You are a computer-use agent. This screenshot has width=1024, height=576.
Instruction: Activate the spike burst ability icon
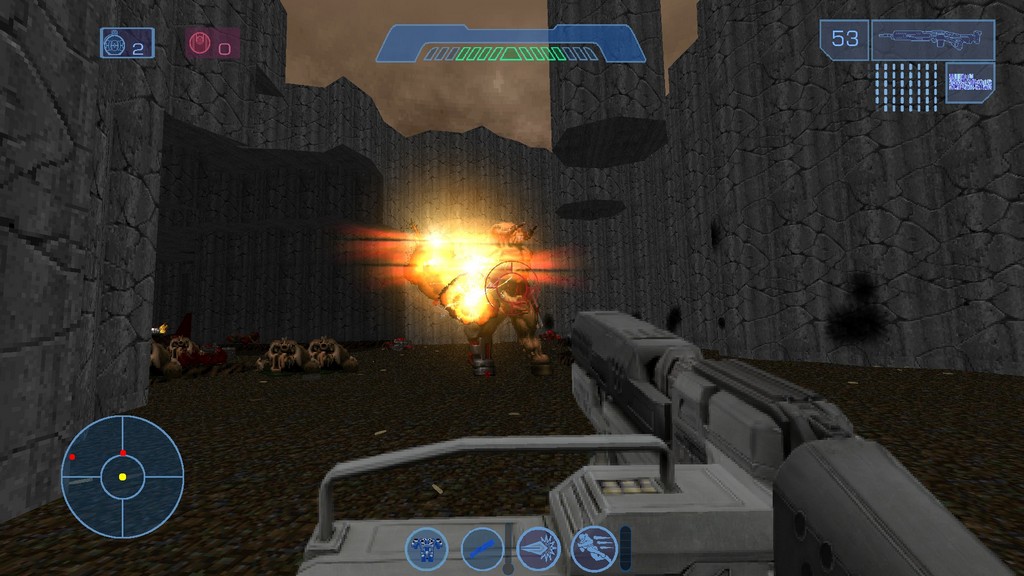click(538, 548)
